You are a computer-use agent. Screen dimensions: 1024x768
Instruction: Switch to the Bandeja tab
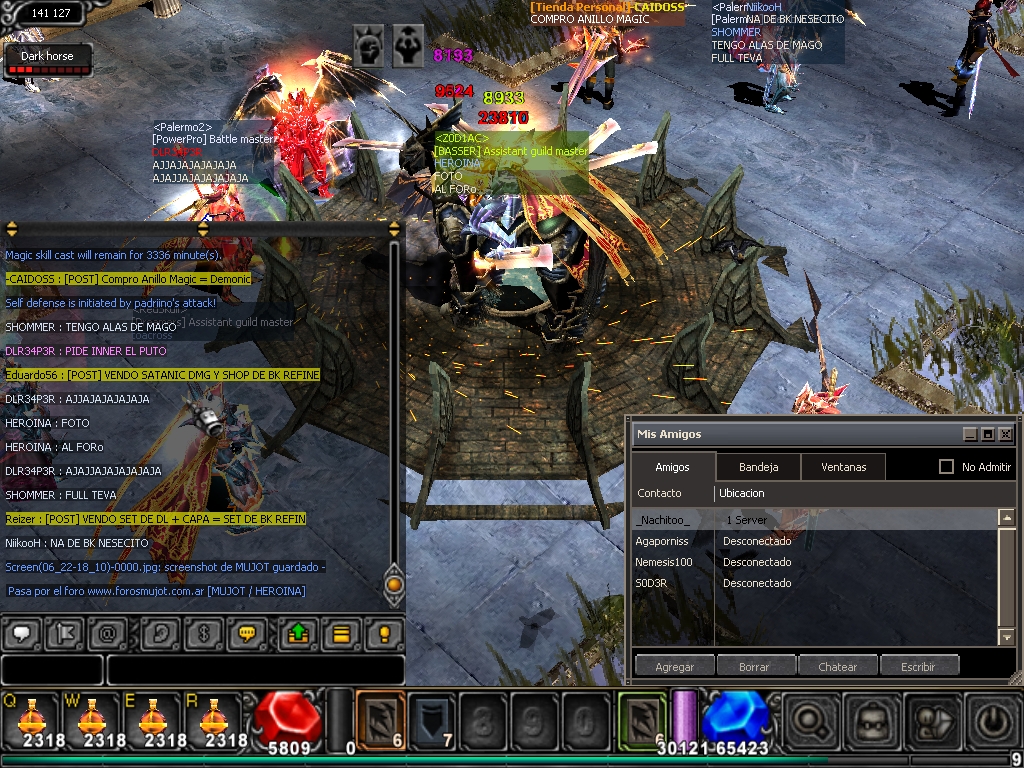758,467
